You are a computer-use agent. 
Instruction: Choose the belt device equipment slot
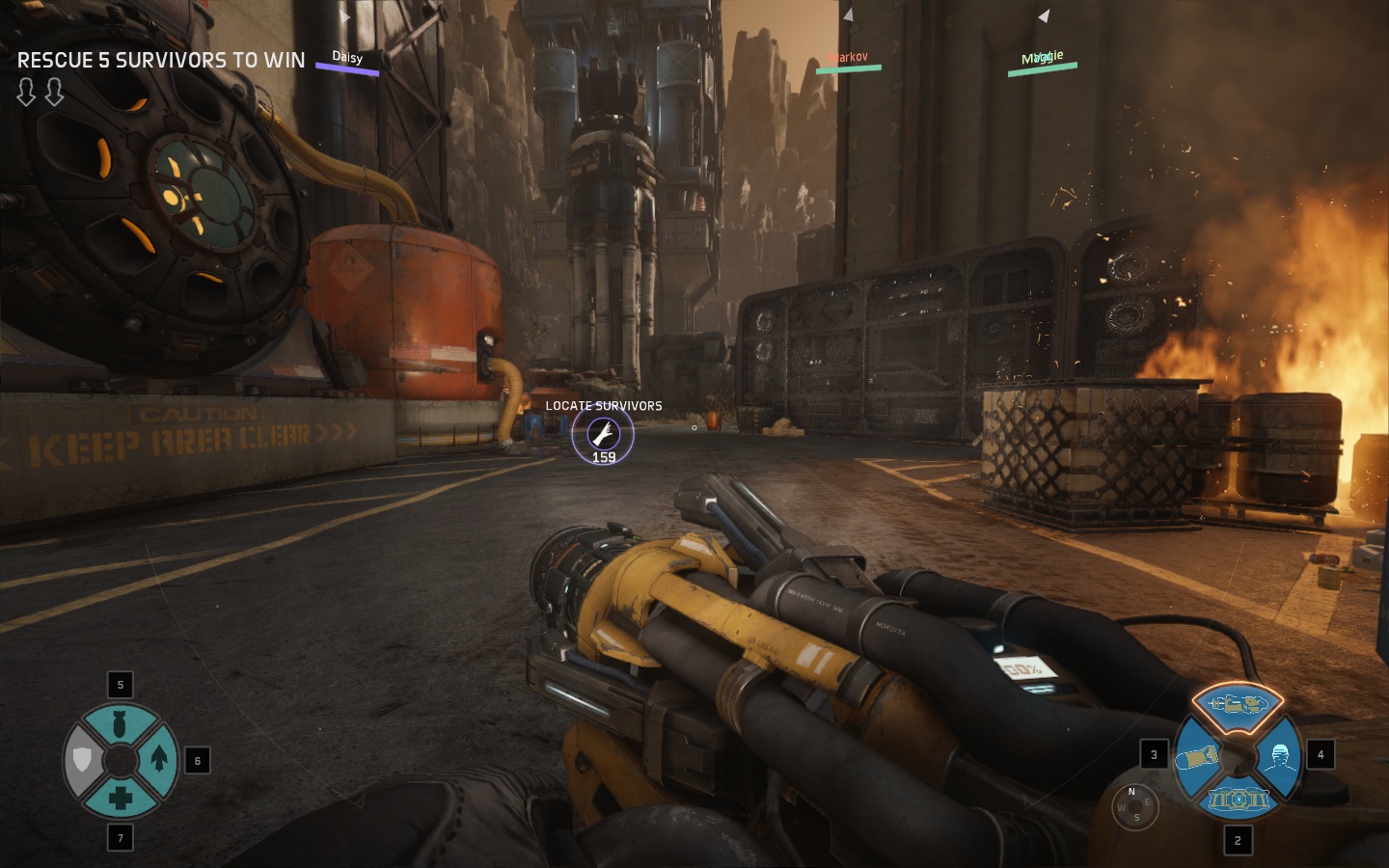[1238, 799]
